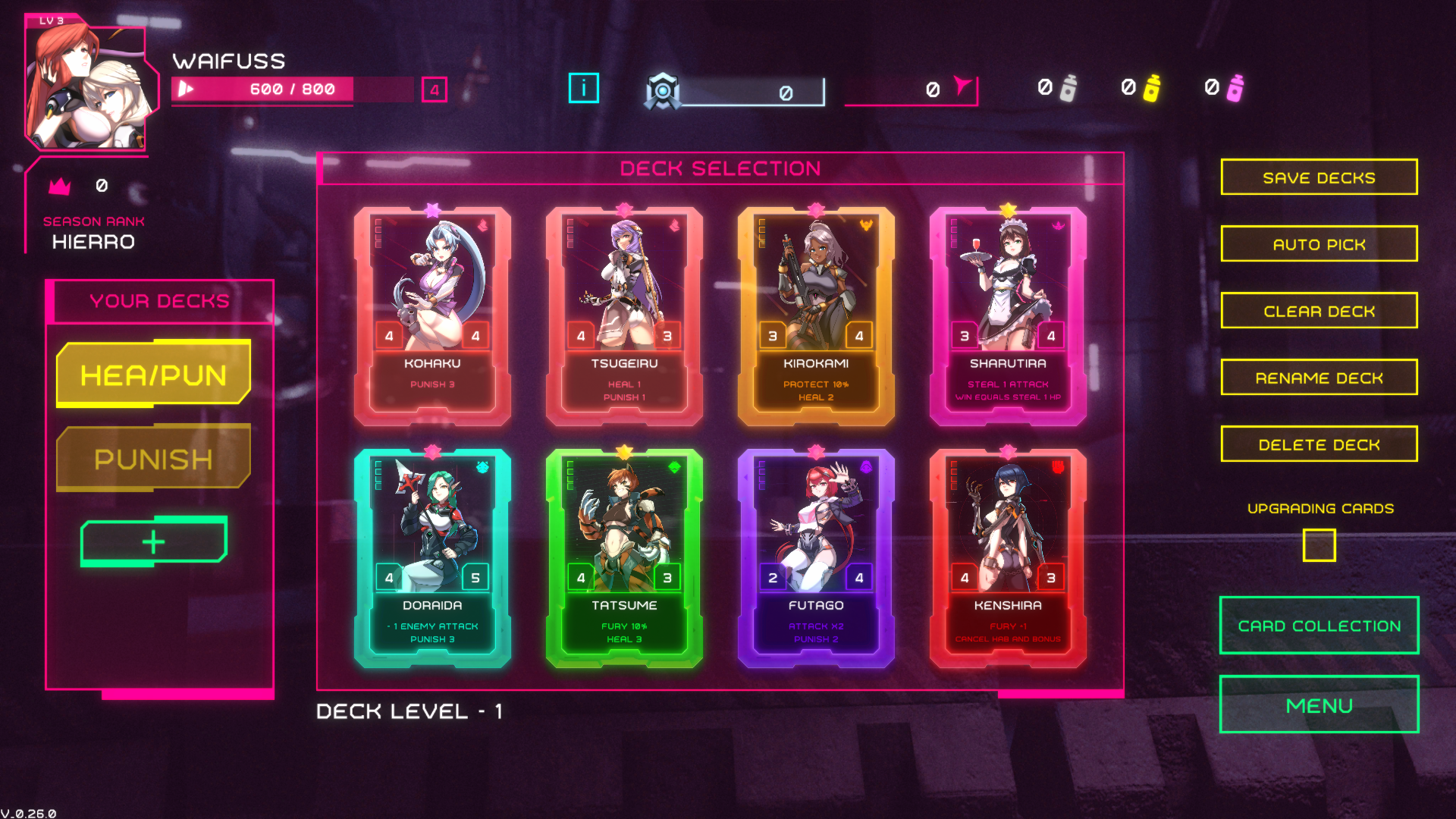Choose the Tsugeiru card

click(624, 315)
